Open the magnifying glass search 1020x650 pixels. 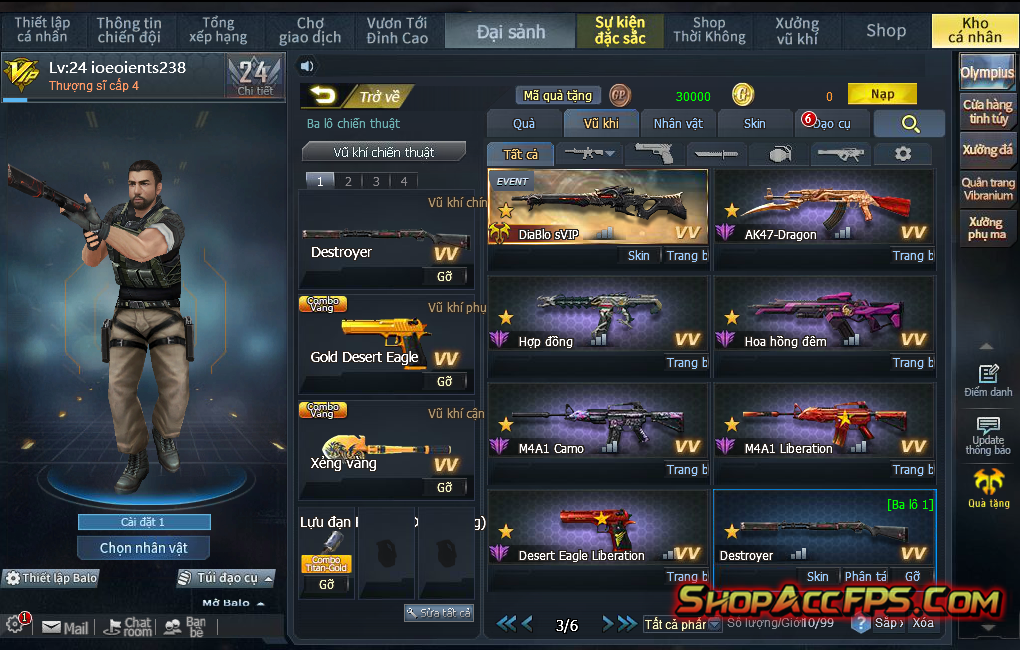(909, 123)
